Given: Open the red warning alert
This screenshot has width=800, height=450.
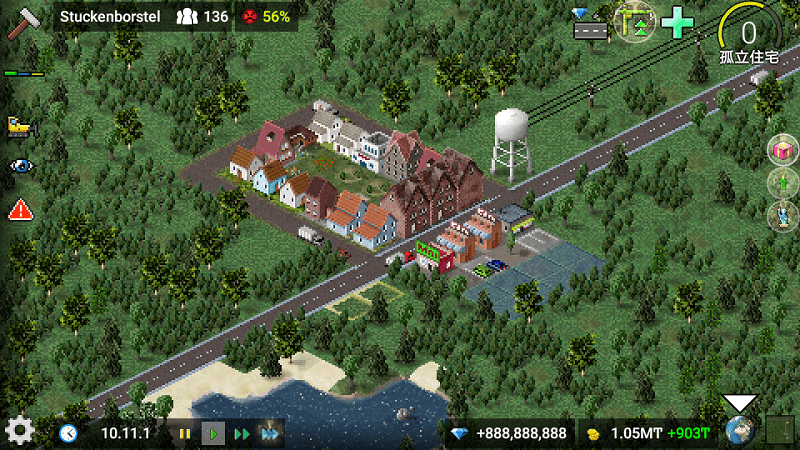Looking at the screenshot, I should point(20,210).
